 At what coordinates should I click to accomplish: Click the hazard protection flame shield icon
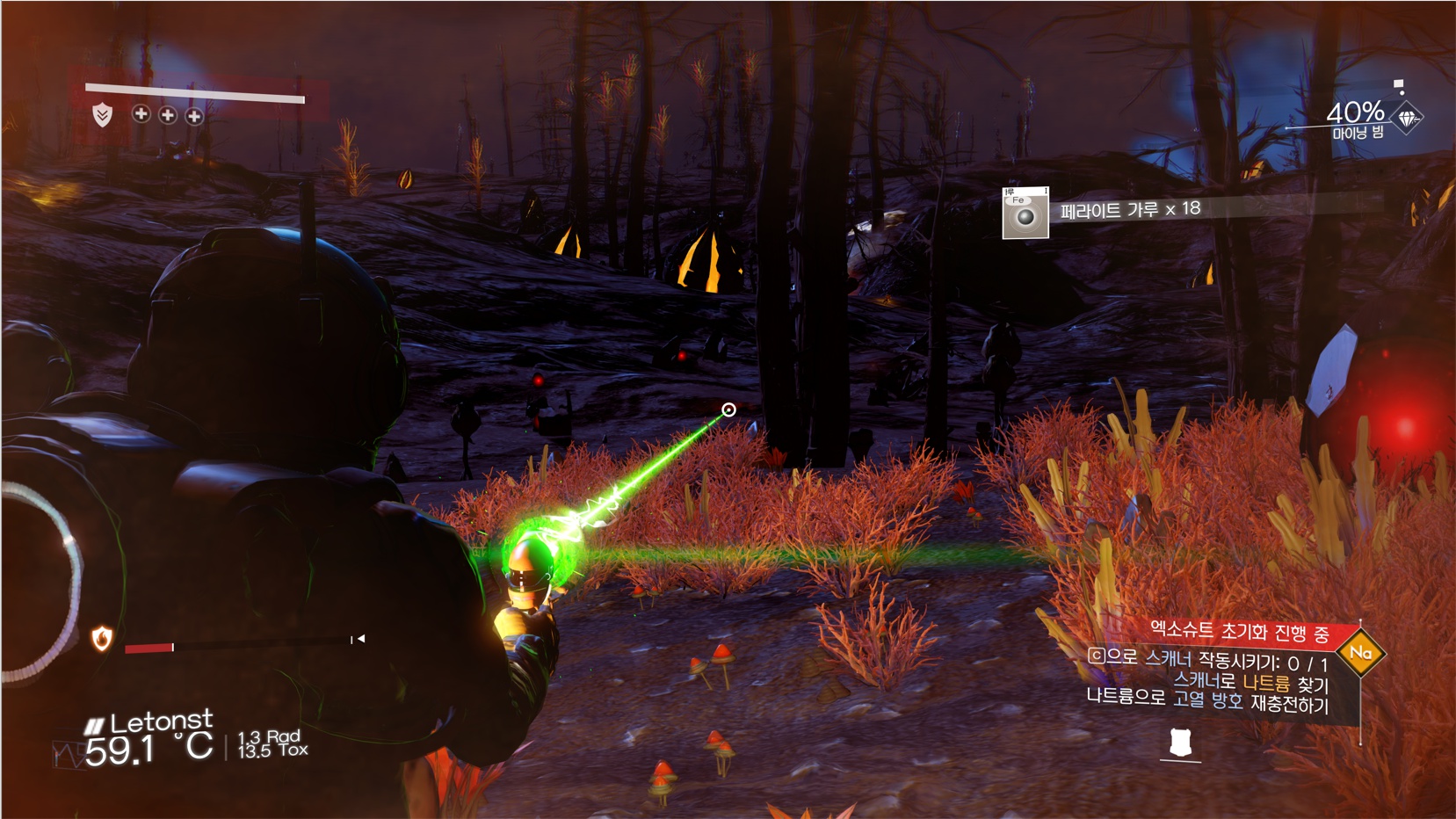coord(102,639)
